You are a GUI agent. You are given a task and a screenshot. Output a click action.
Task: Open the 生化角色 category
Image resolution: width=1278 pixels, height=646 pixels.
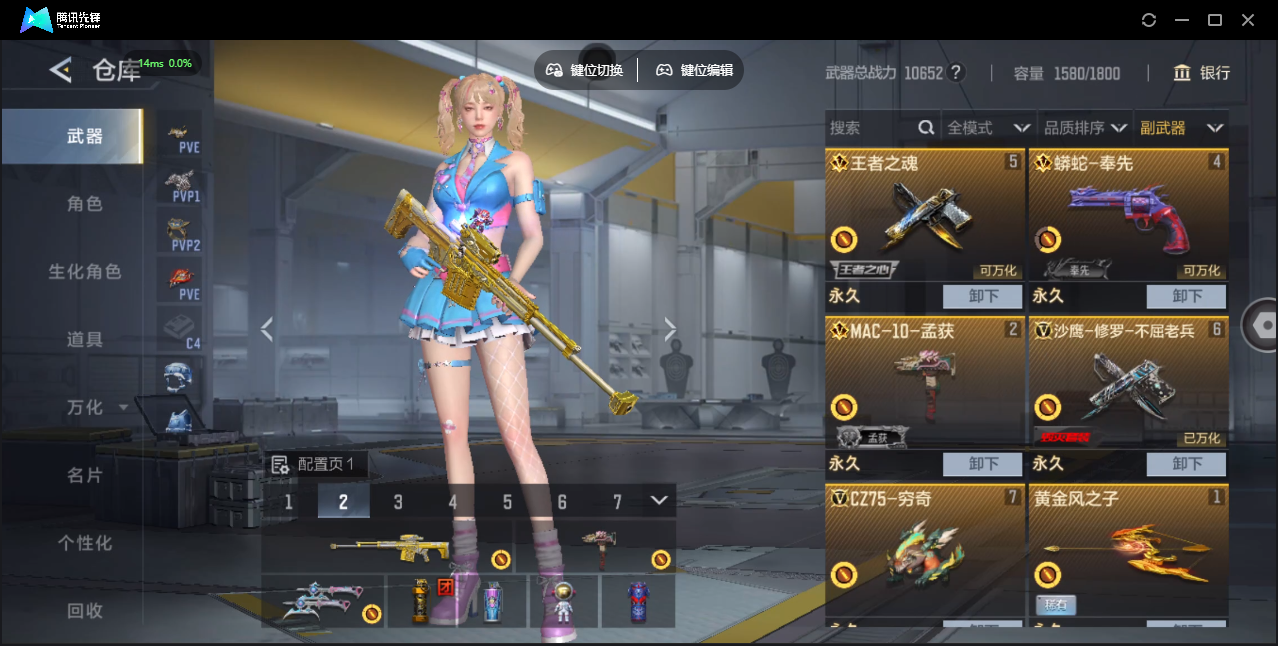[x=85, y=272]
